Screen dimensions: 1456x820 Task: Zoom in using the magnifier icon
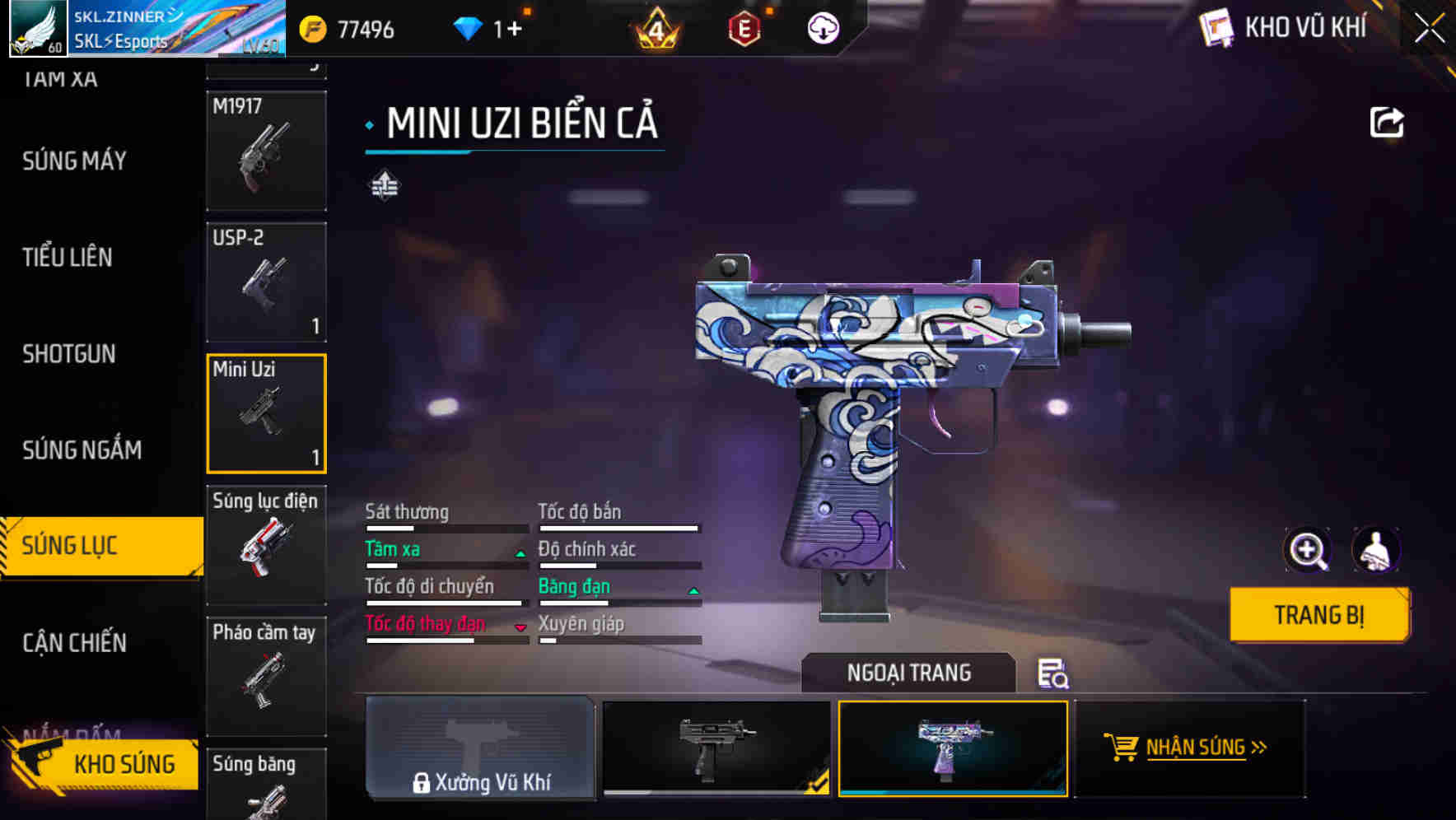[x=1307, y=550]
